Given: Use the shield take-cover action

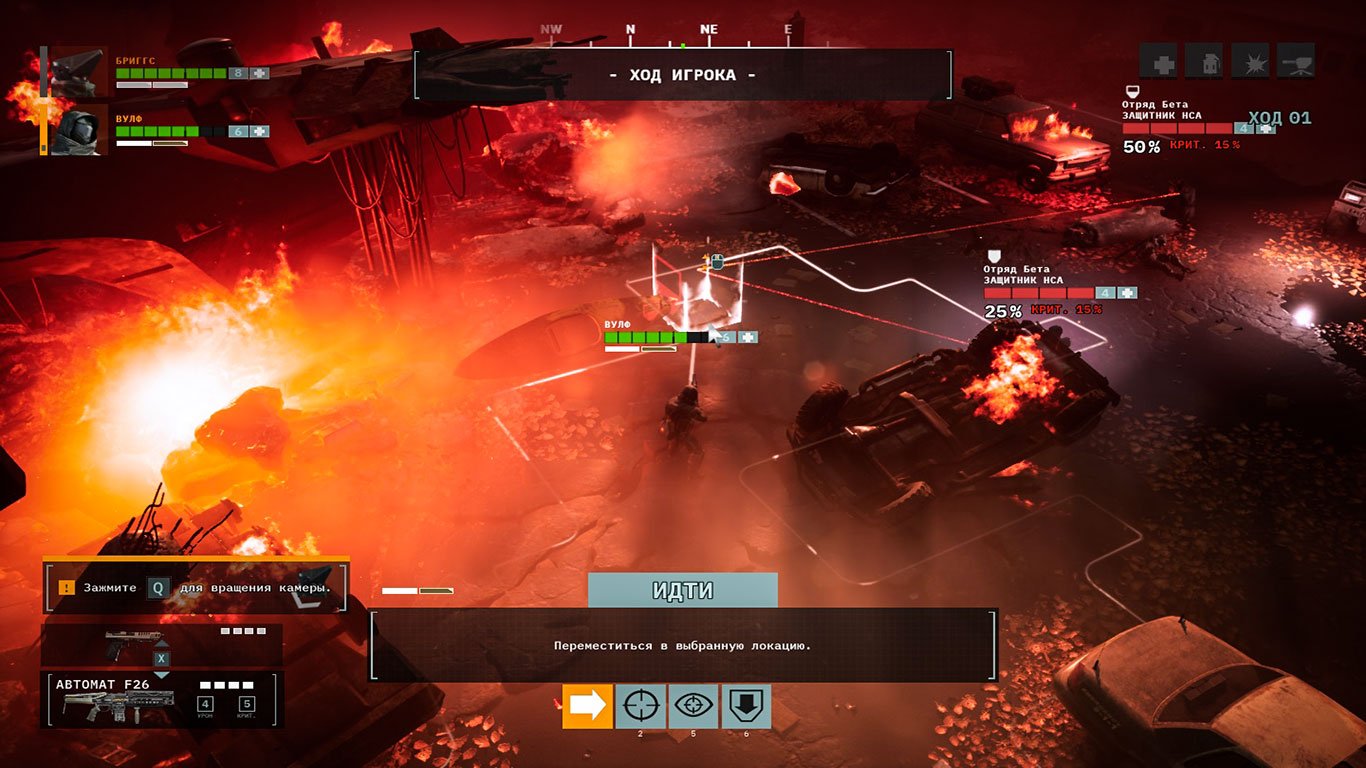Looking at the screenshot, I should click(746, 706).
